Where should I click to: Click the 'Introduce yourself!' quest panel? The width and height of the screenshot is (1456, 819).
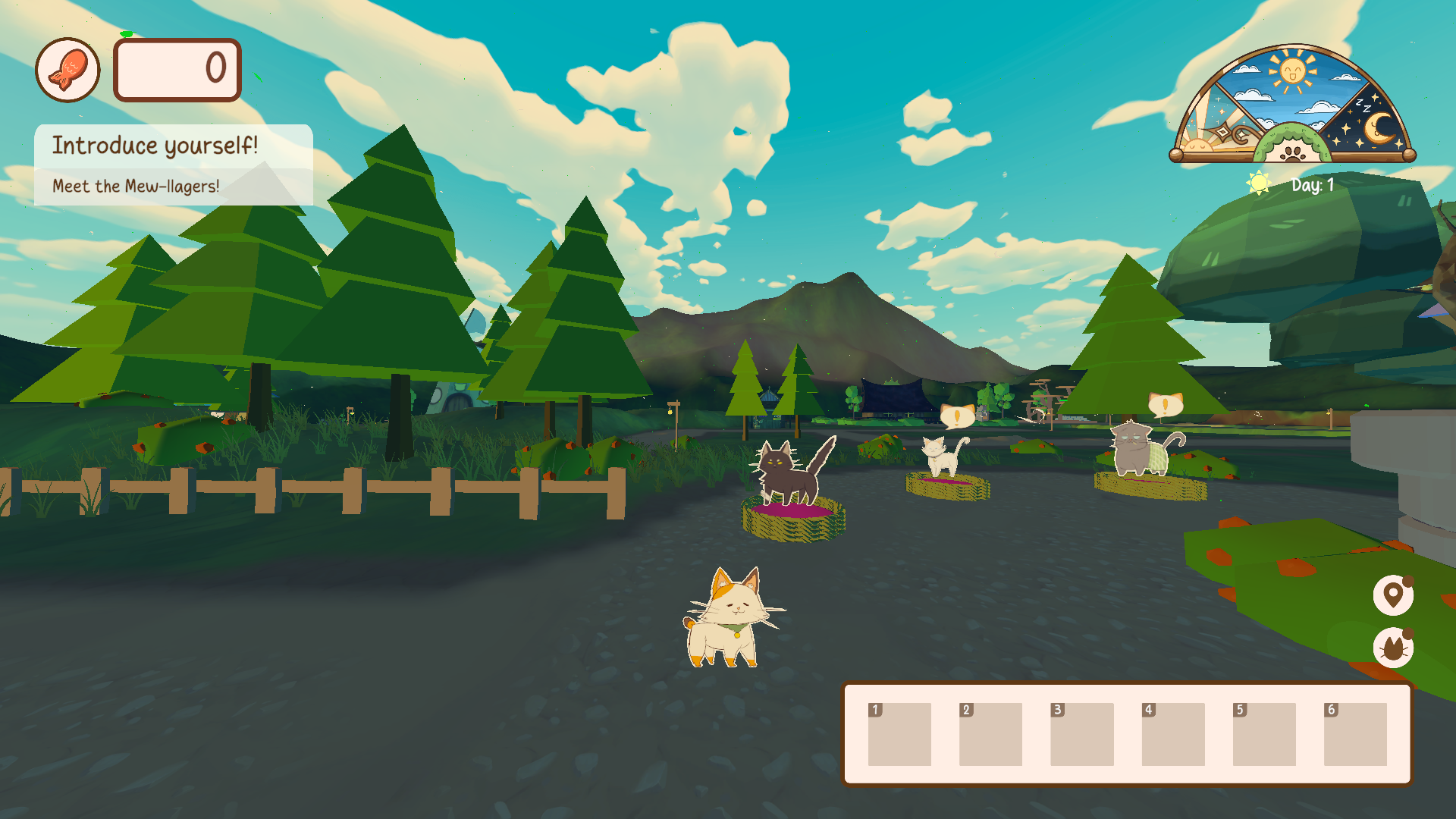[x=155, y=145]
